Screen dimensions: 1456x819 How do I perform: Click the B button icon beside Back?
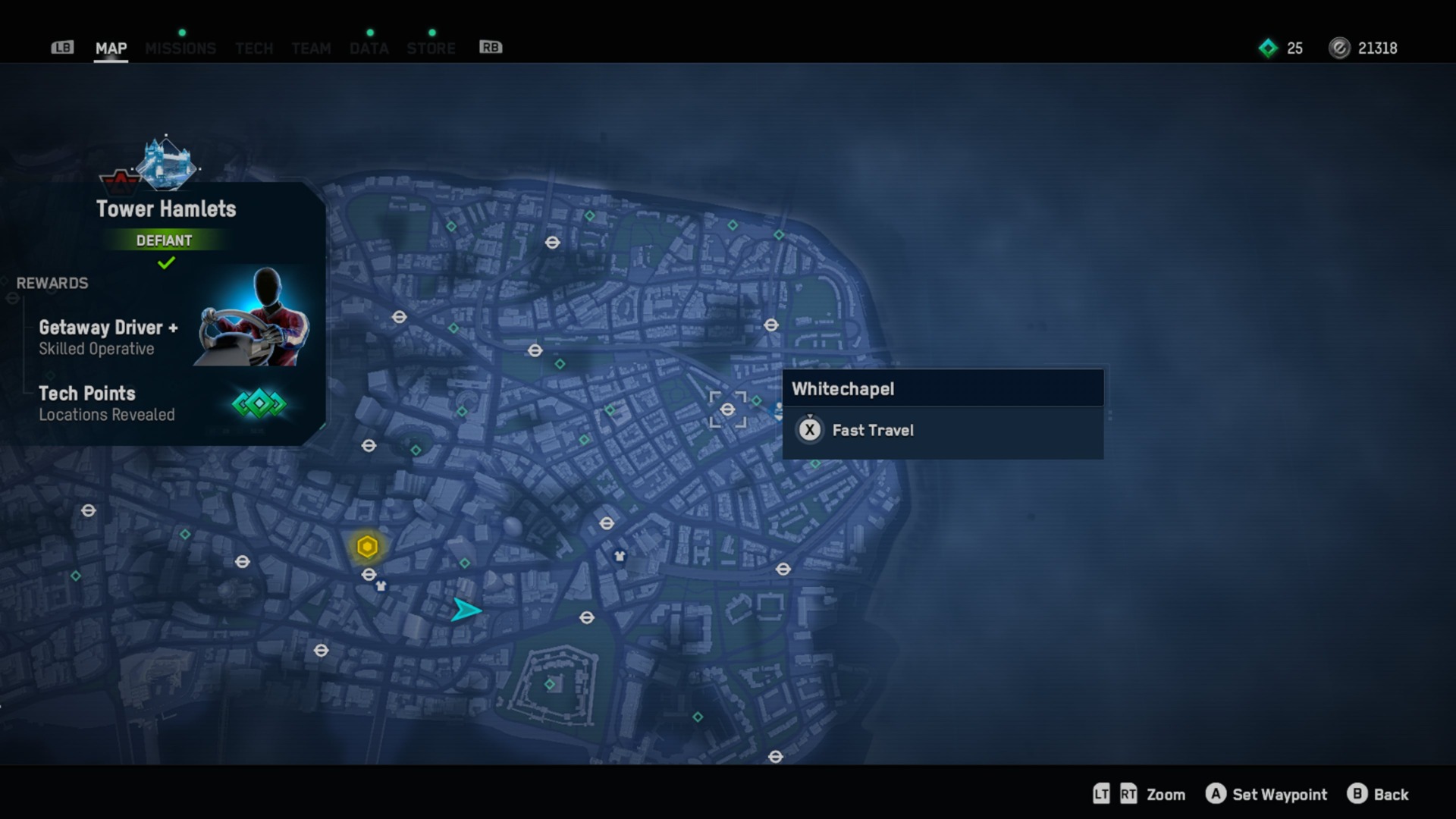coord(1357,794)
